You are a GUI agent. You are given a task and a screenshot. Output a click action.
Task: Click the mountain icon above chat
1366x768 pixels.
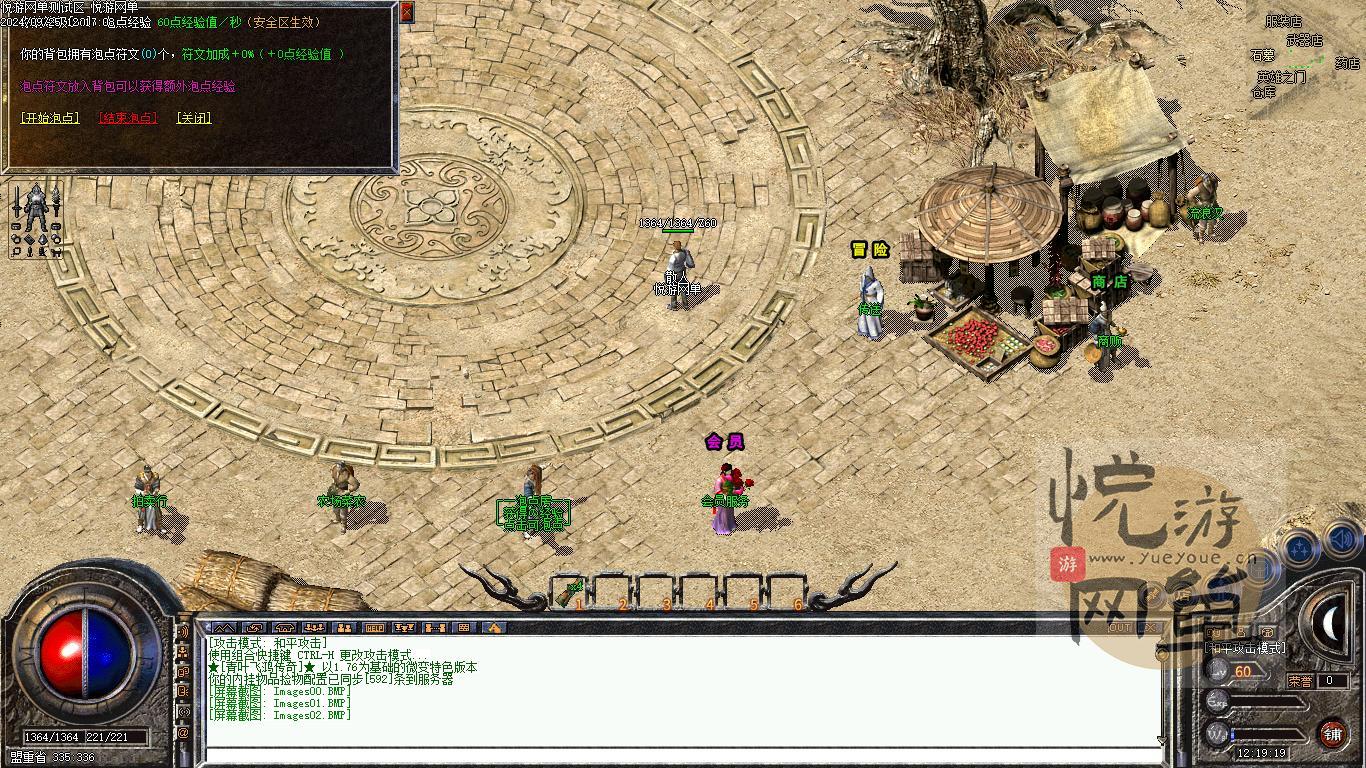pyautogui.click(x=224, y=628)
